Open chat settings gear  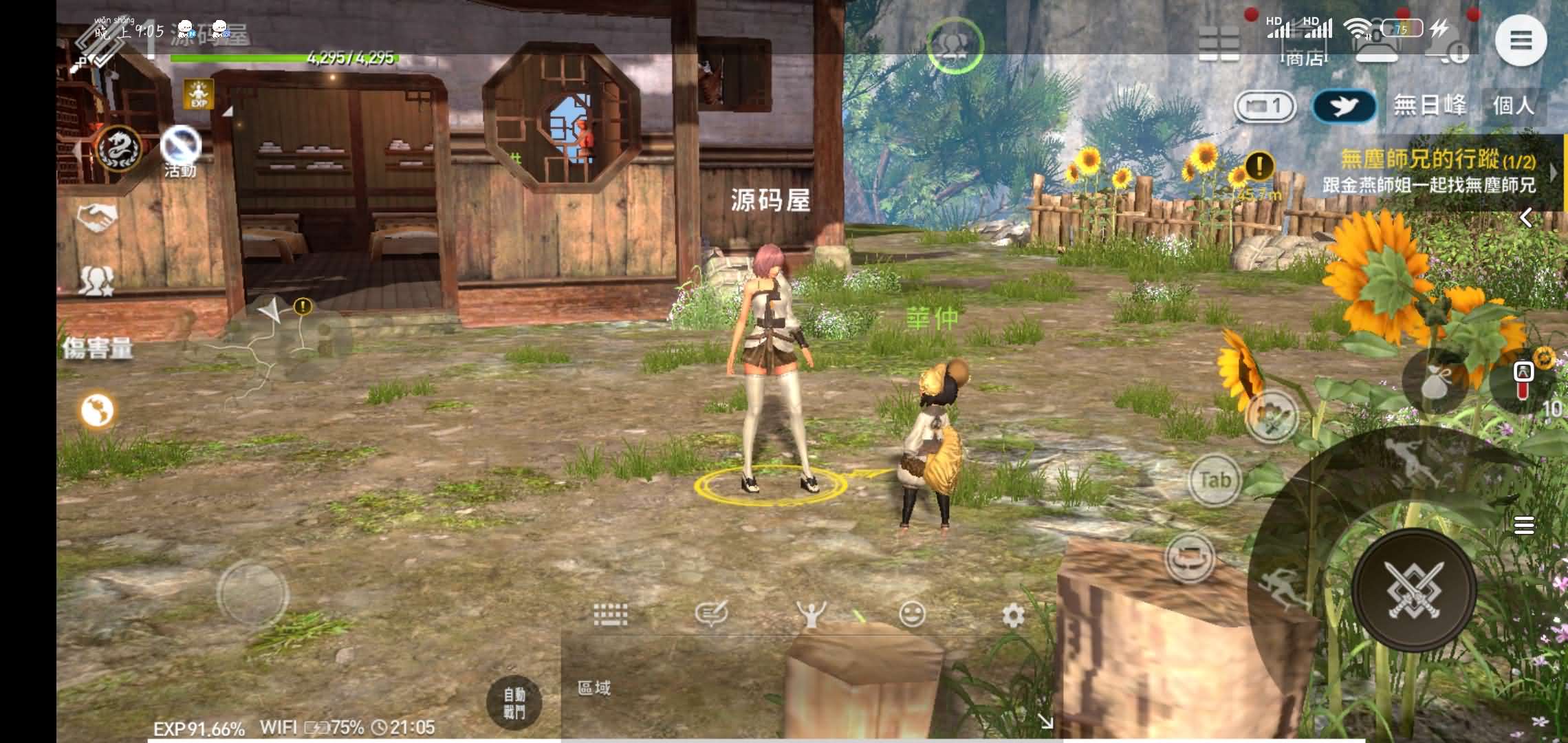click(1013, 616)
